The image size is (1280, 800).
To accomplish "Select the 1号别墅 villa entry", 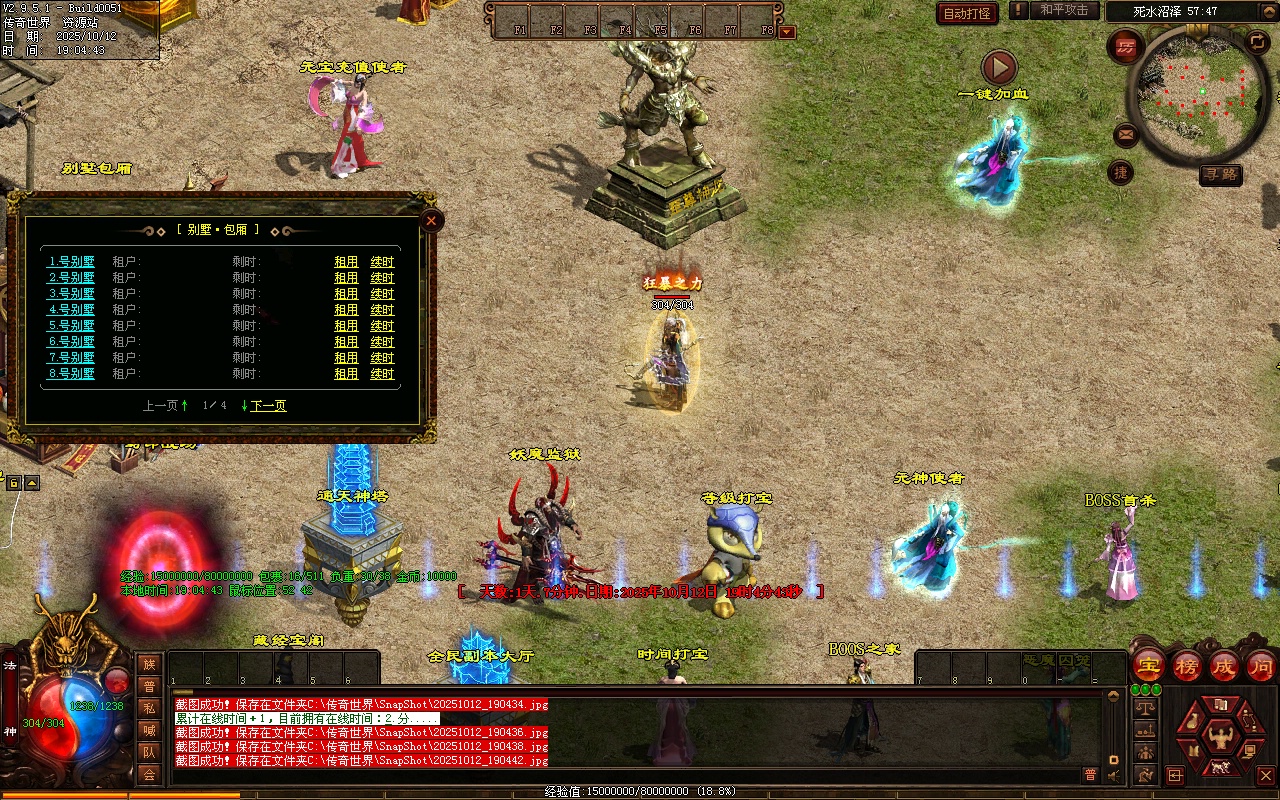I will (72, 262).
